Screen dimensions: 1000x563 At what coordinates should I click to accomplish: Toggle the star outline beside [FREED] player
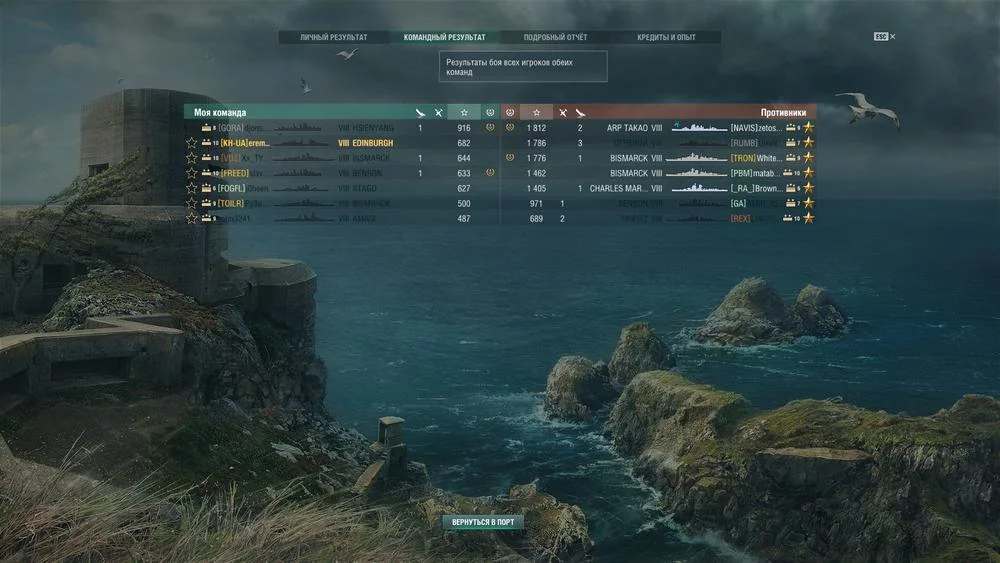pyautogui.click(x=191, y=173)
